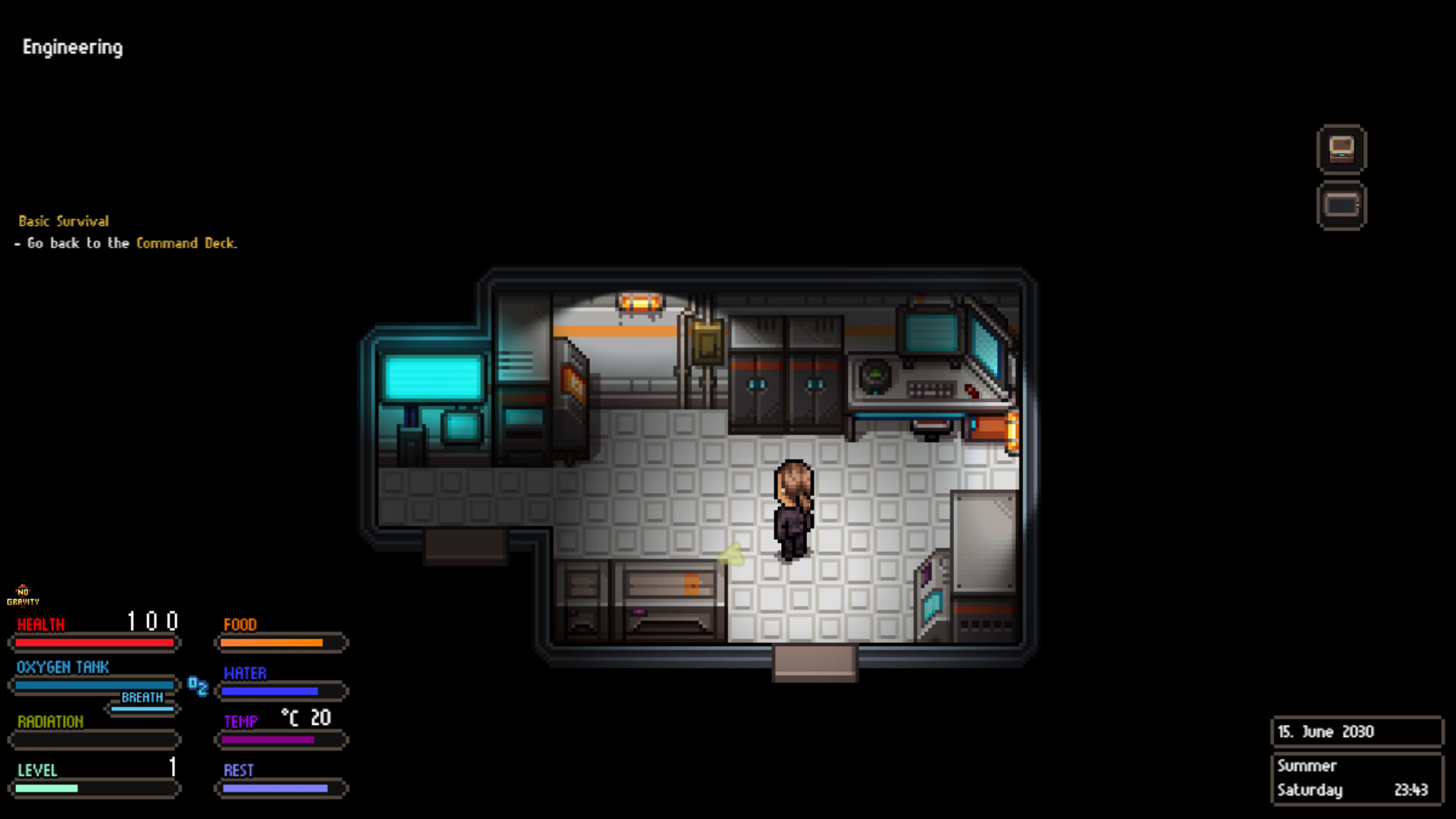Click the Breath meter under Oxygen Tank
The width and height of the screenshot is (1456, 819).
click(x=142, y=707)
